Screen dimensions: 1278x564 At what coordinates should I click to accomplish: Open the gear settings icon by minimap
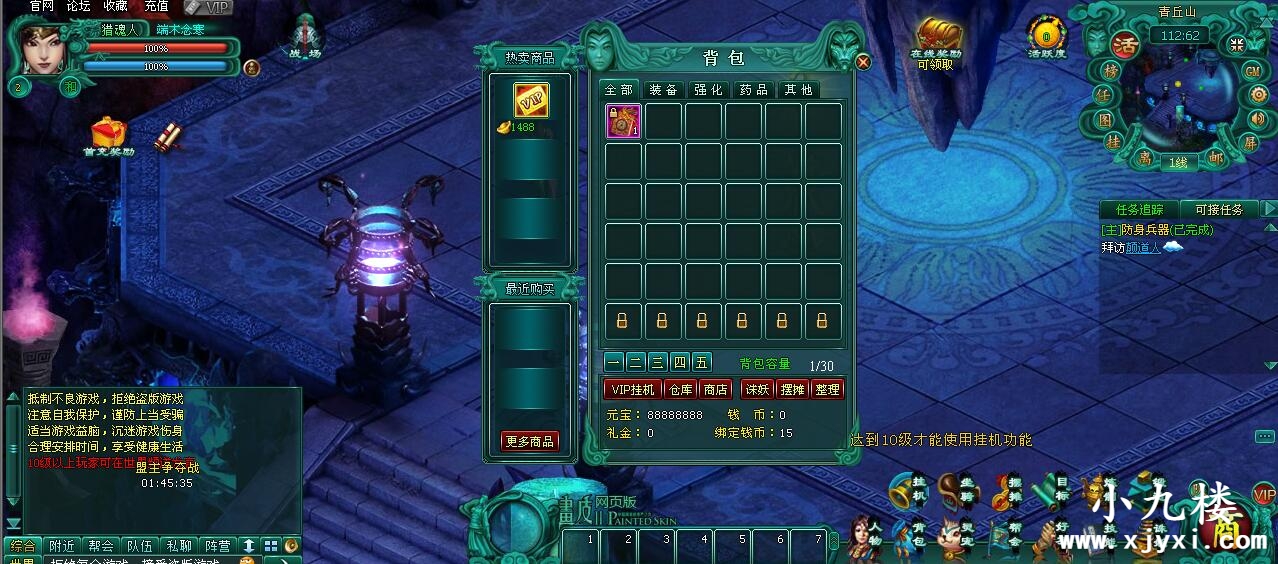1257,95
